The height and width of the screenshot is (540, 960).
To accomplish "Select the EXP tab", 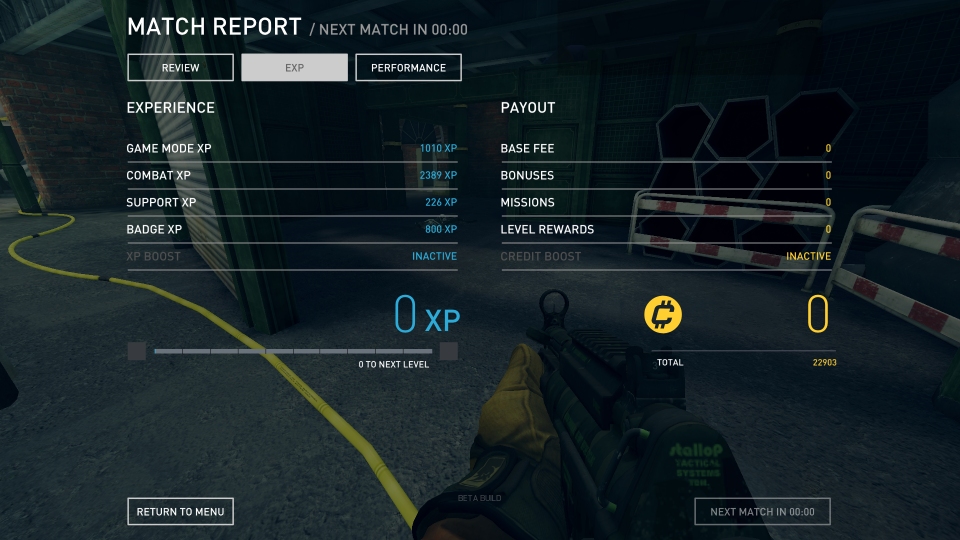I will click(294, 68).
